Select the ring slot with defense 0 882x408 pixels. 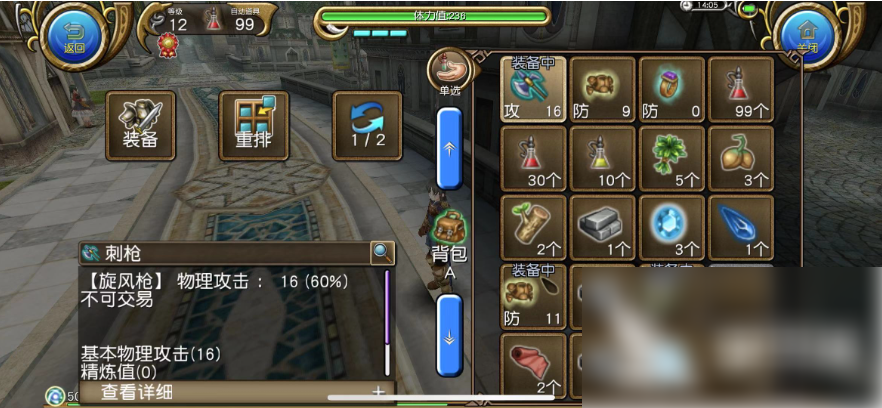[x=672, y=89]
